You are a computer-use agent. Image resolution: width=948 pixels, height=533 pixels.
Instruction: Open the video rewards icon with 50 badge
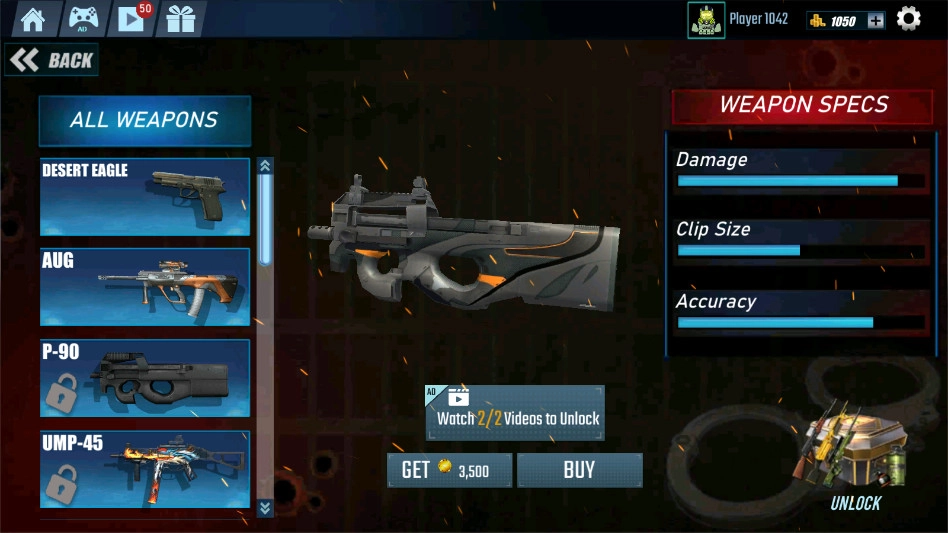(132, 19)
